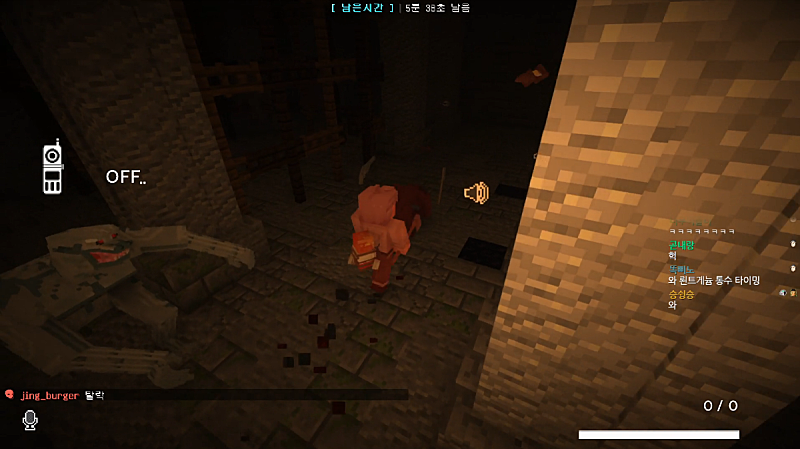Click the microphone voice chat icon
The height and width of the screenshot is (449, 800).
[x=30, y=420]
